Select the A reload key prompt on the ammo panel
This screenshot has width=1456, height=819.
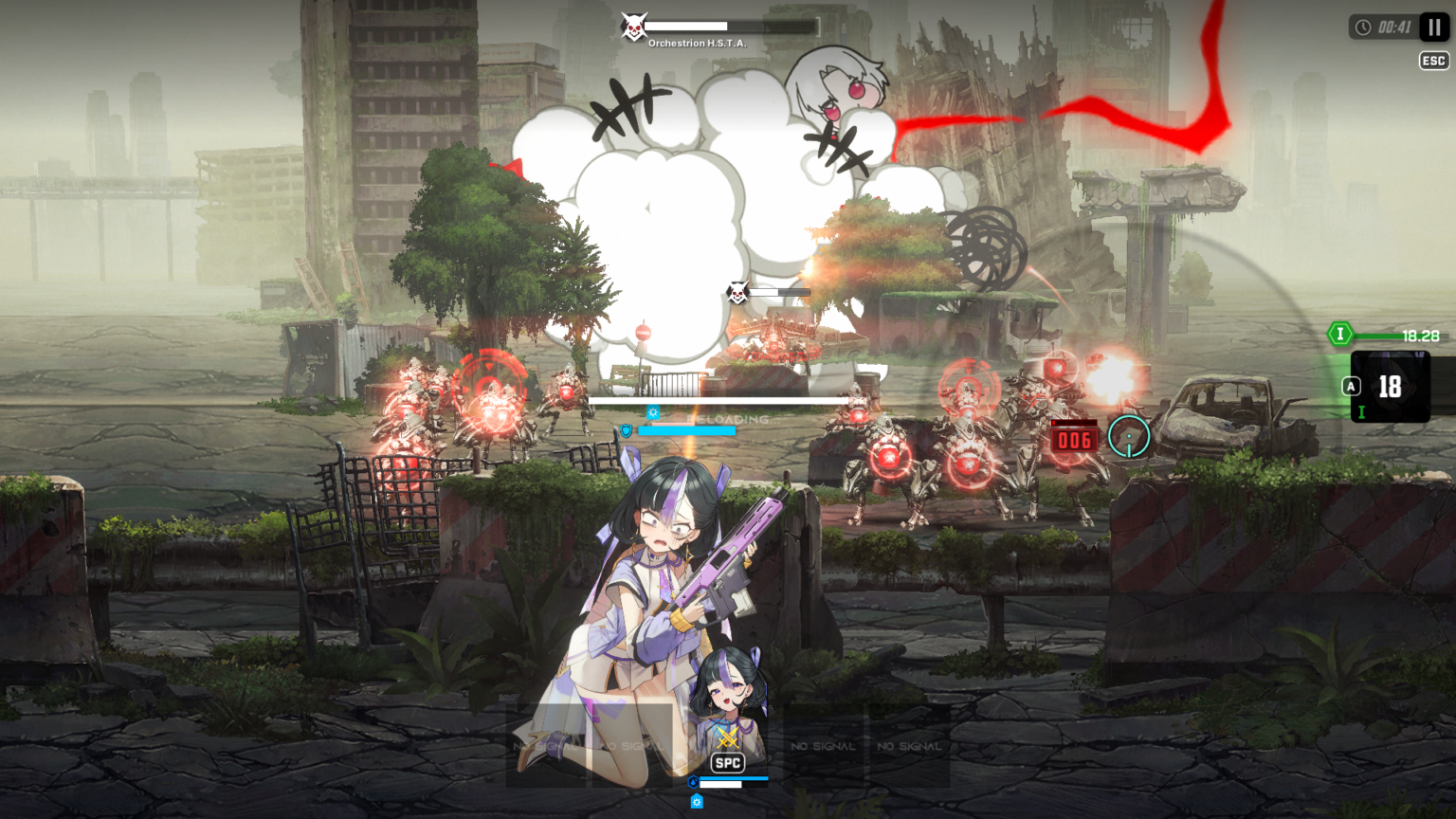point(1353,385)
